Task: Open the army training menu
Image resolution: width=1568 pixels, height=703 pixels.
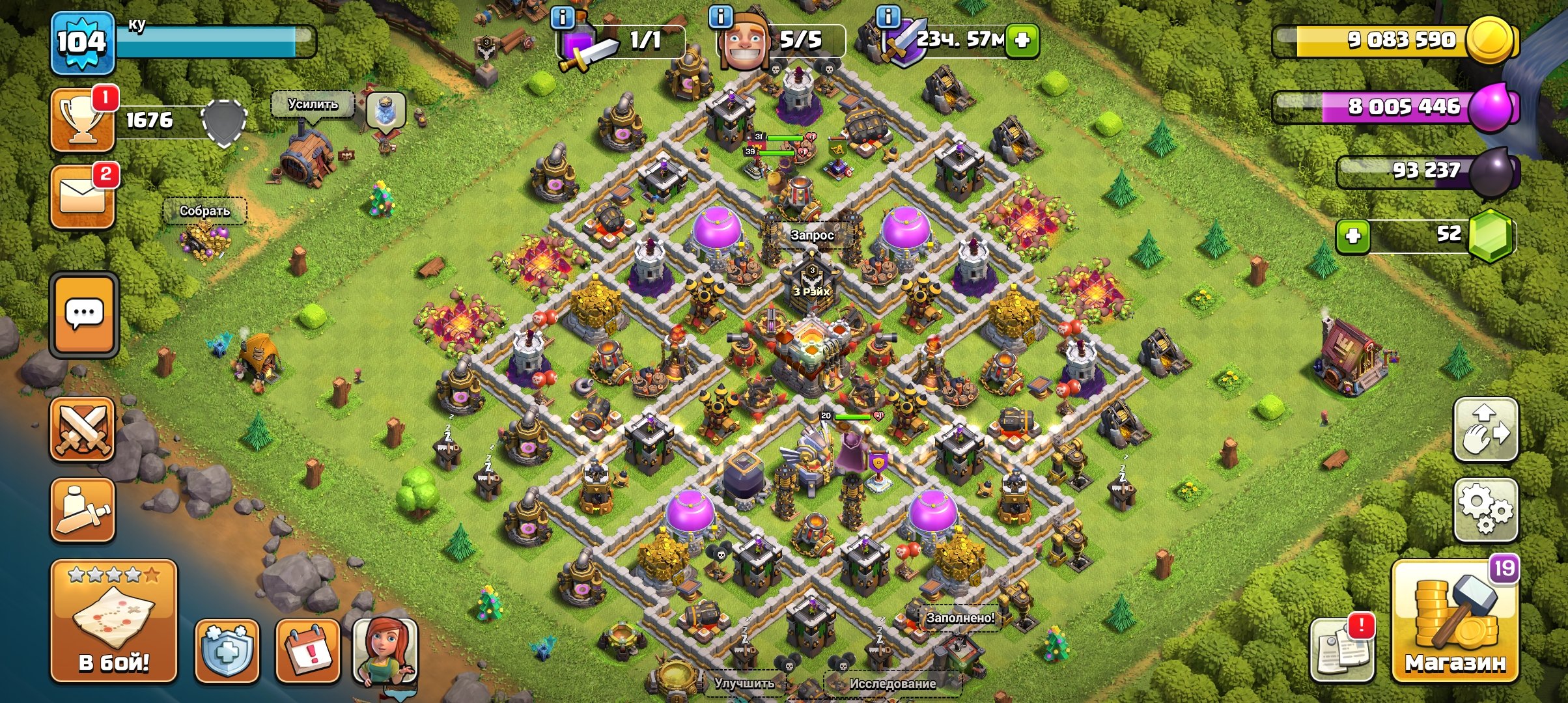Action: pos(83,510)
